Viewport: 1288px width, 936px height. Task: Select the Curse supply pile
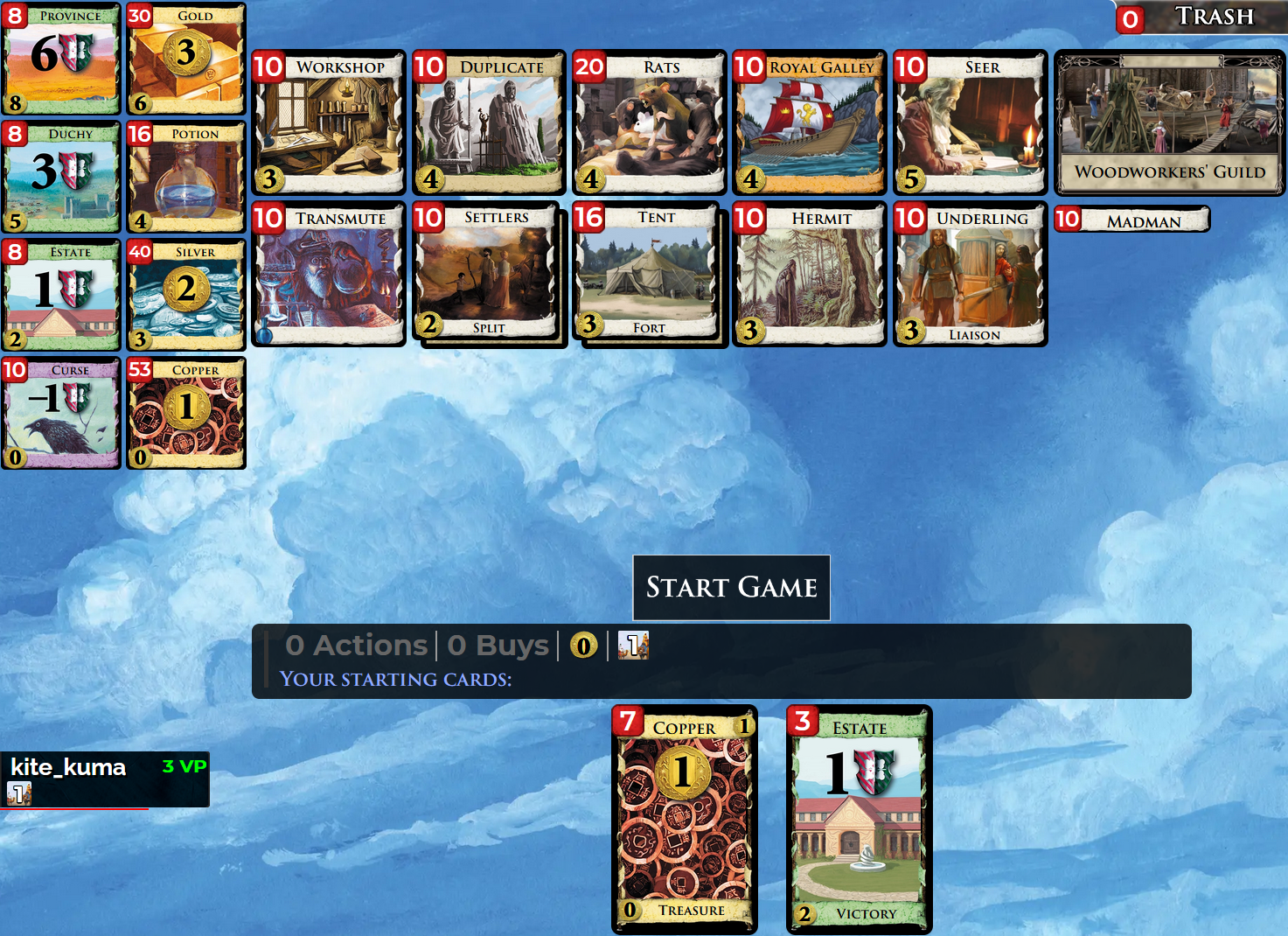coord(61,413)
